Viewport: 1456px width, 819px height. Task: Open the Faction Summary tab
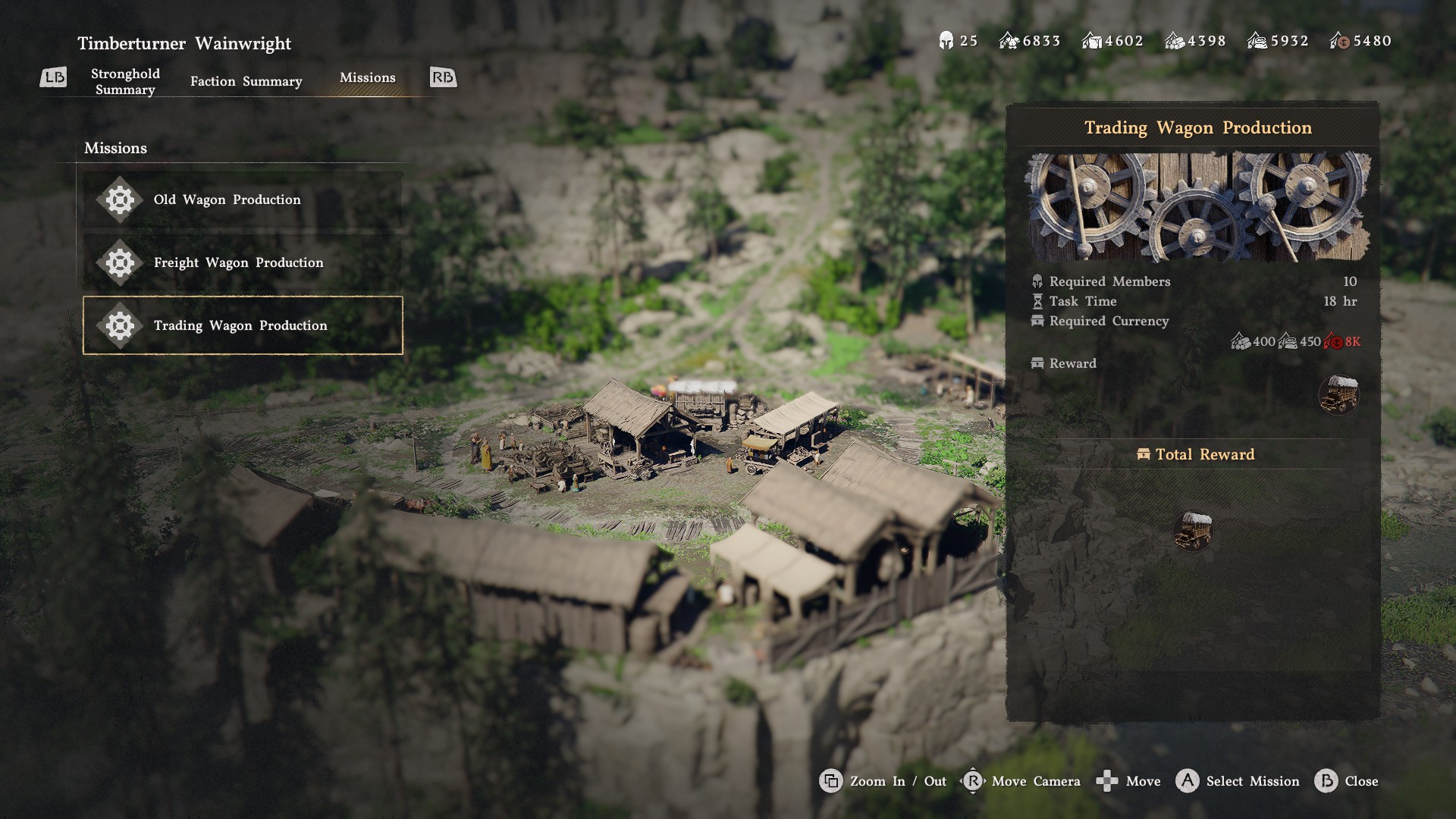(x=245, y=81)
